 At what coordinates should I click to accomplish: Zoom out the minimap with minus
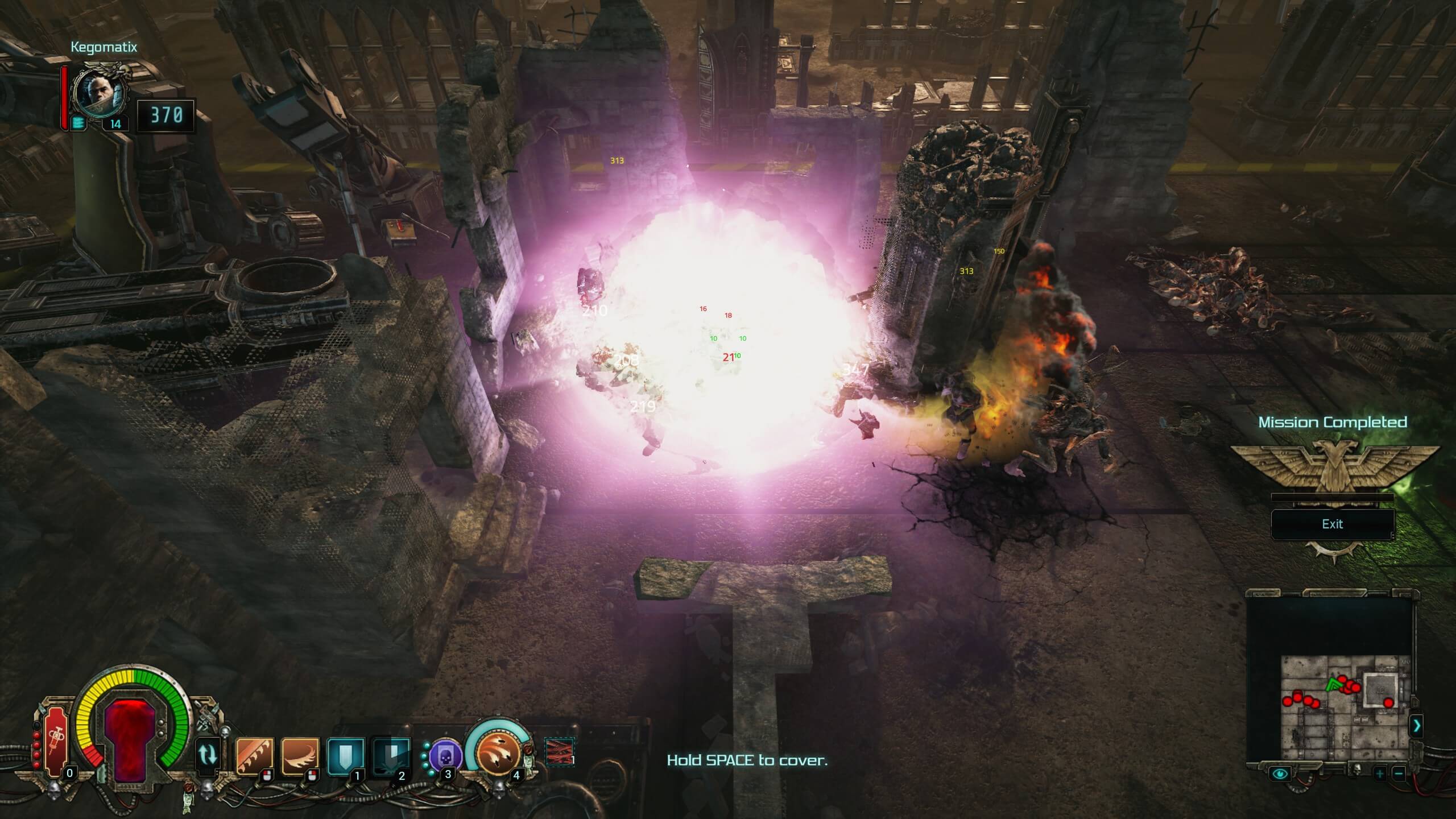tap(1399, 774)
